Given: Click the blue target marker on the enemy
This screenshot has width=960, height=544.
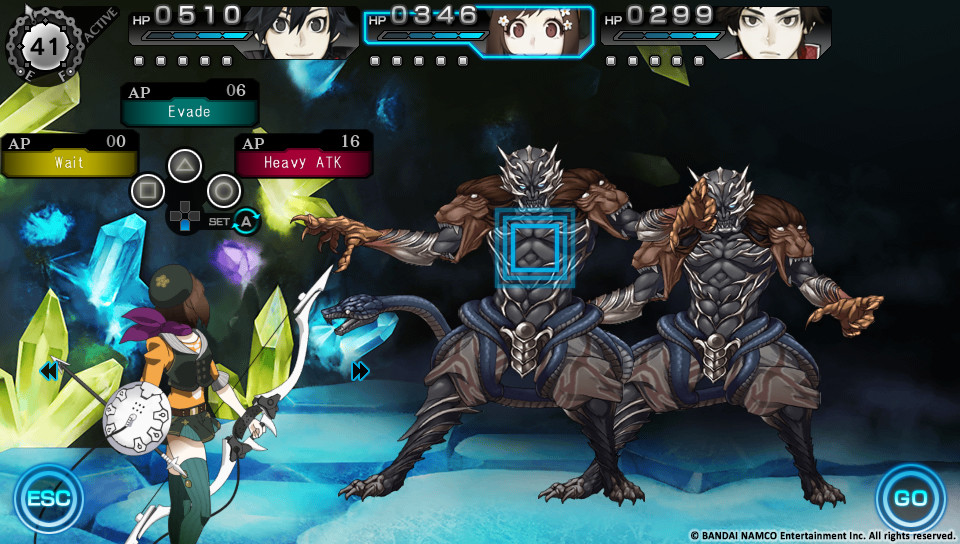Looking at the screenshot, I should (x=535, y=247).
